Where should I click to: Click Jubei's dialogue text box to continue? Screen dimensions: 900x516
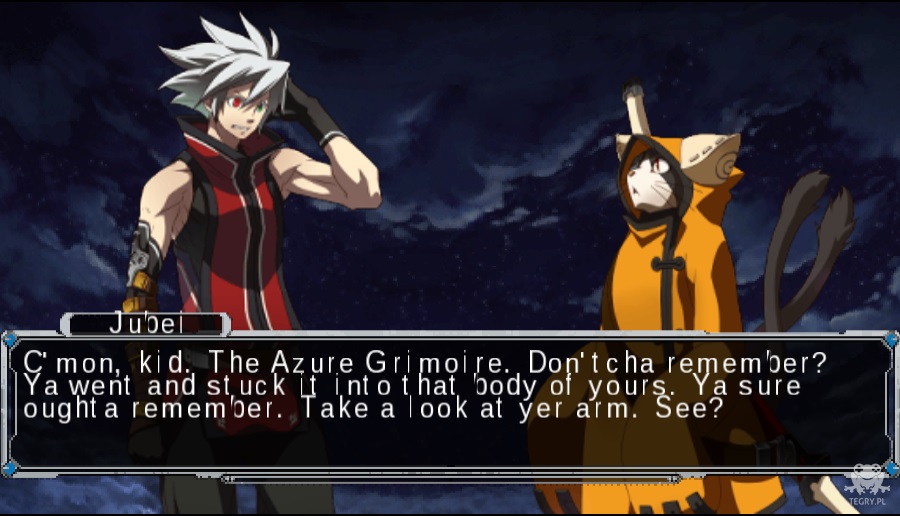click(450, 400)
